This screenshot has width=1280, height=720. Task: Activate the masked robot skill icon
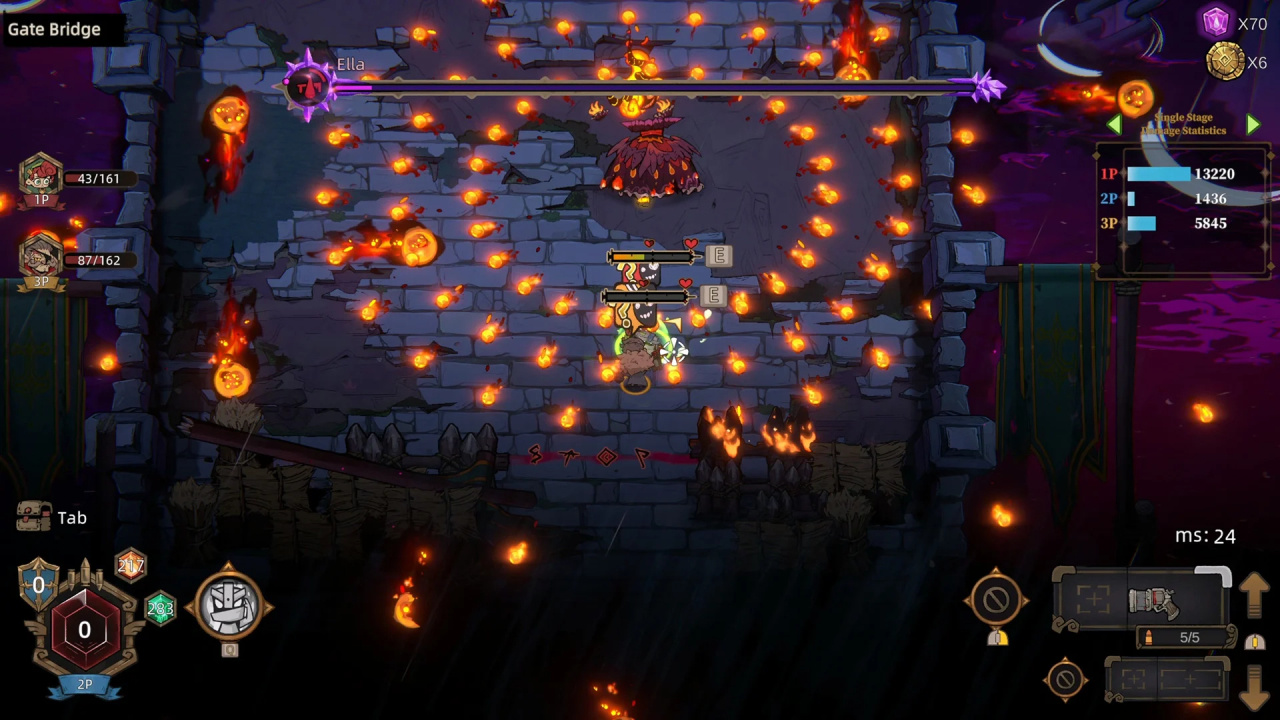point(230,603)
